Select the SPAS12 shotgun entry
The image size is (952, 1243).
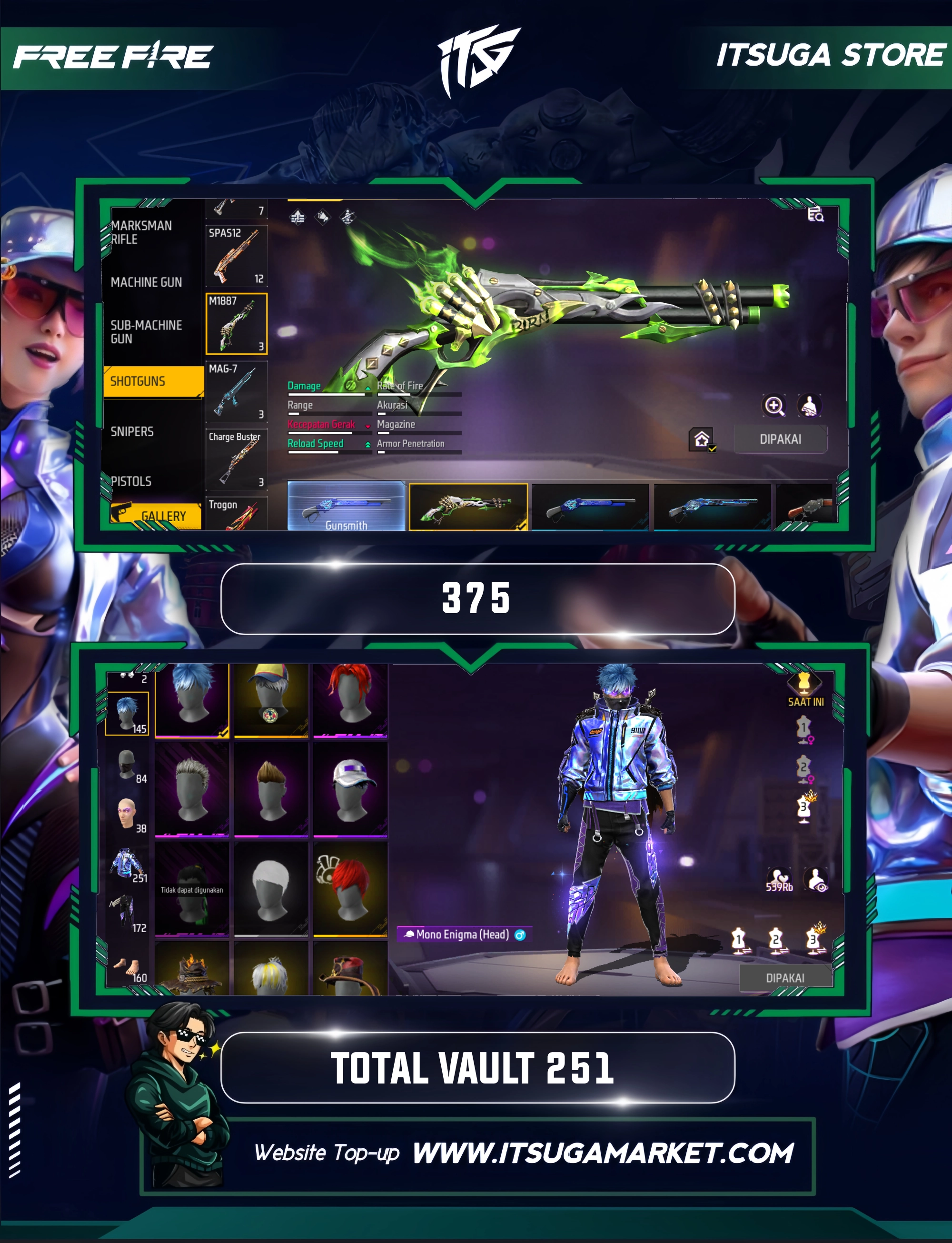(x=236, y=257)
